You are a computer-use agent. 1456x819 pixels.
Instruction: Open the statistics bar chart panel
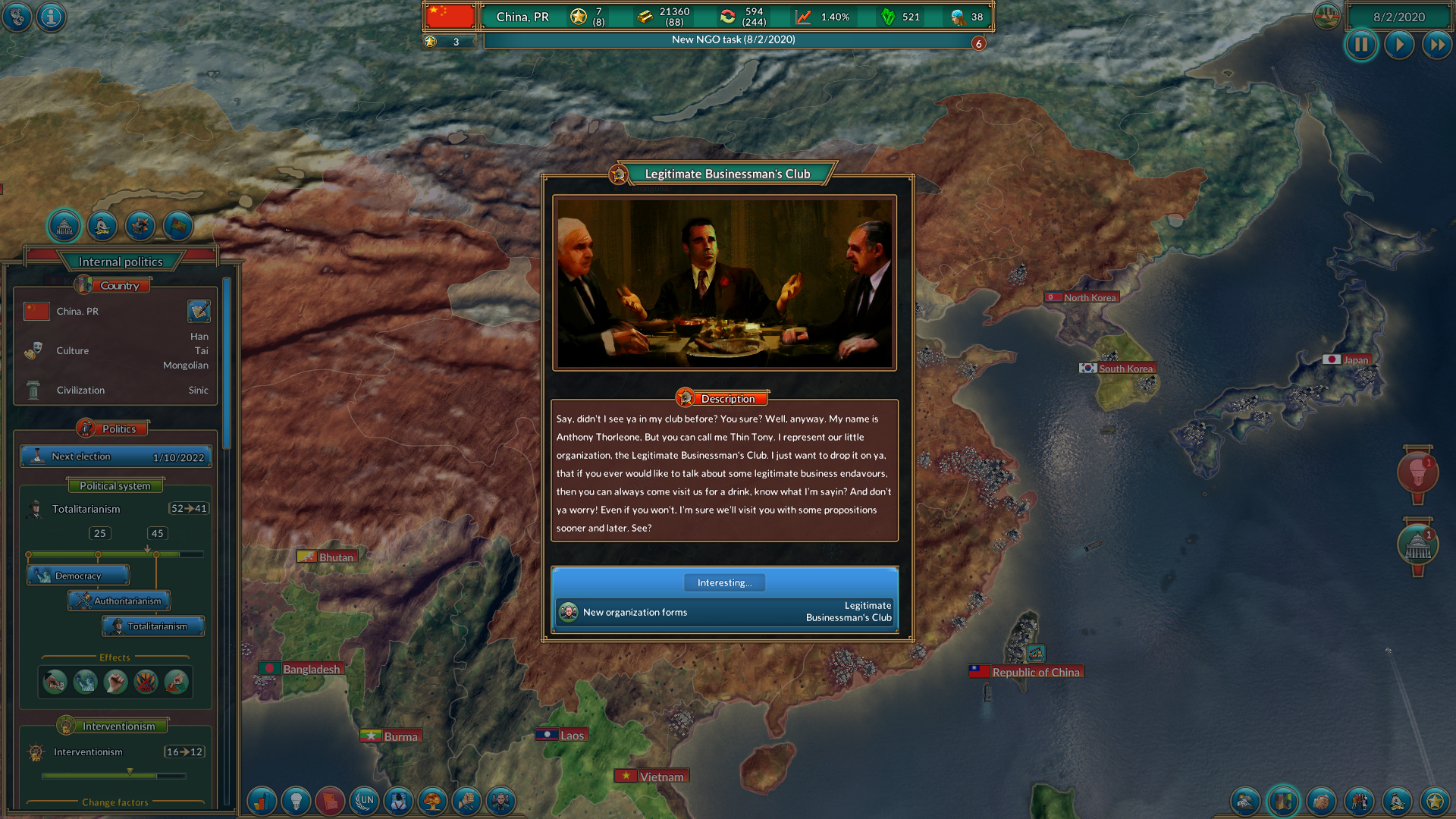coord(262,802)
